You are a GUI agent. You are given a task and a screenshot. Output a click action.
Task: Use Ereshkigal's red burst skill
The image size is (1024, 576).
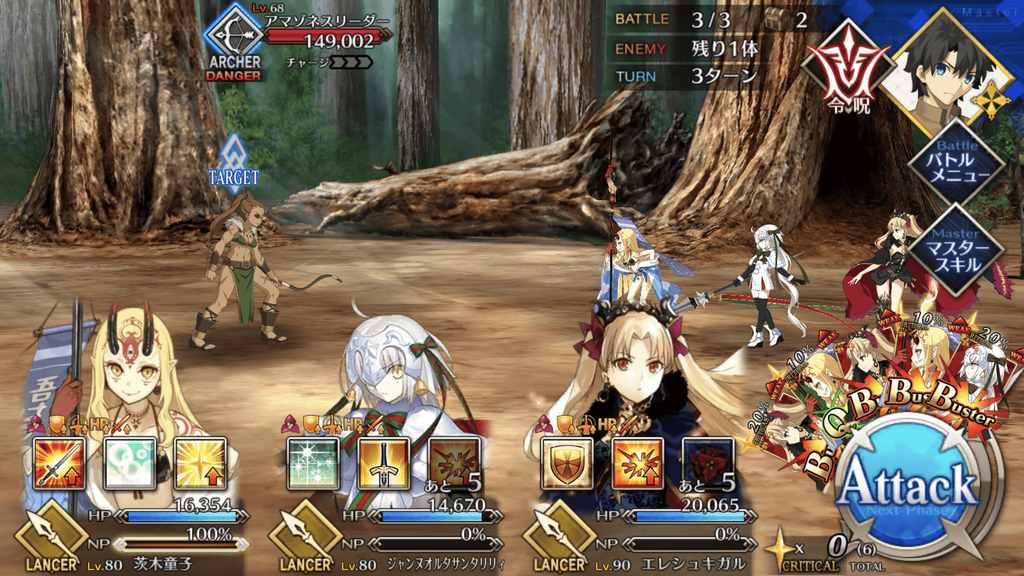point(637,463)
